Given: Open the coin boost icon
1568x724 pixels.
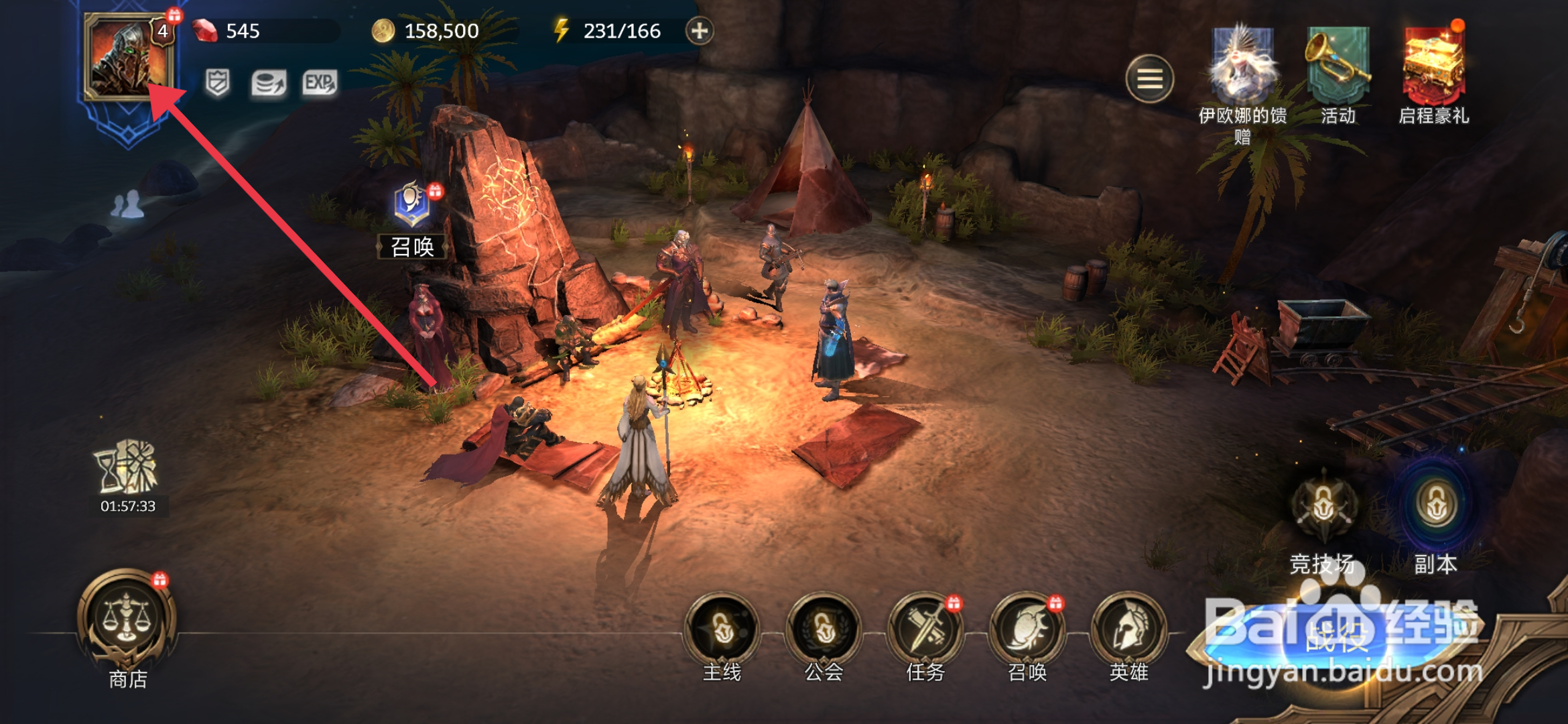Looking at the screenshot, I should 268,83.
